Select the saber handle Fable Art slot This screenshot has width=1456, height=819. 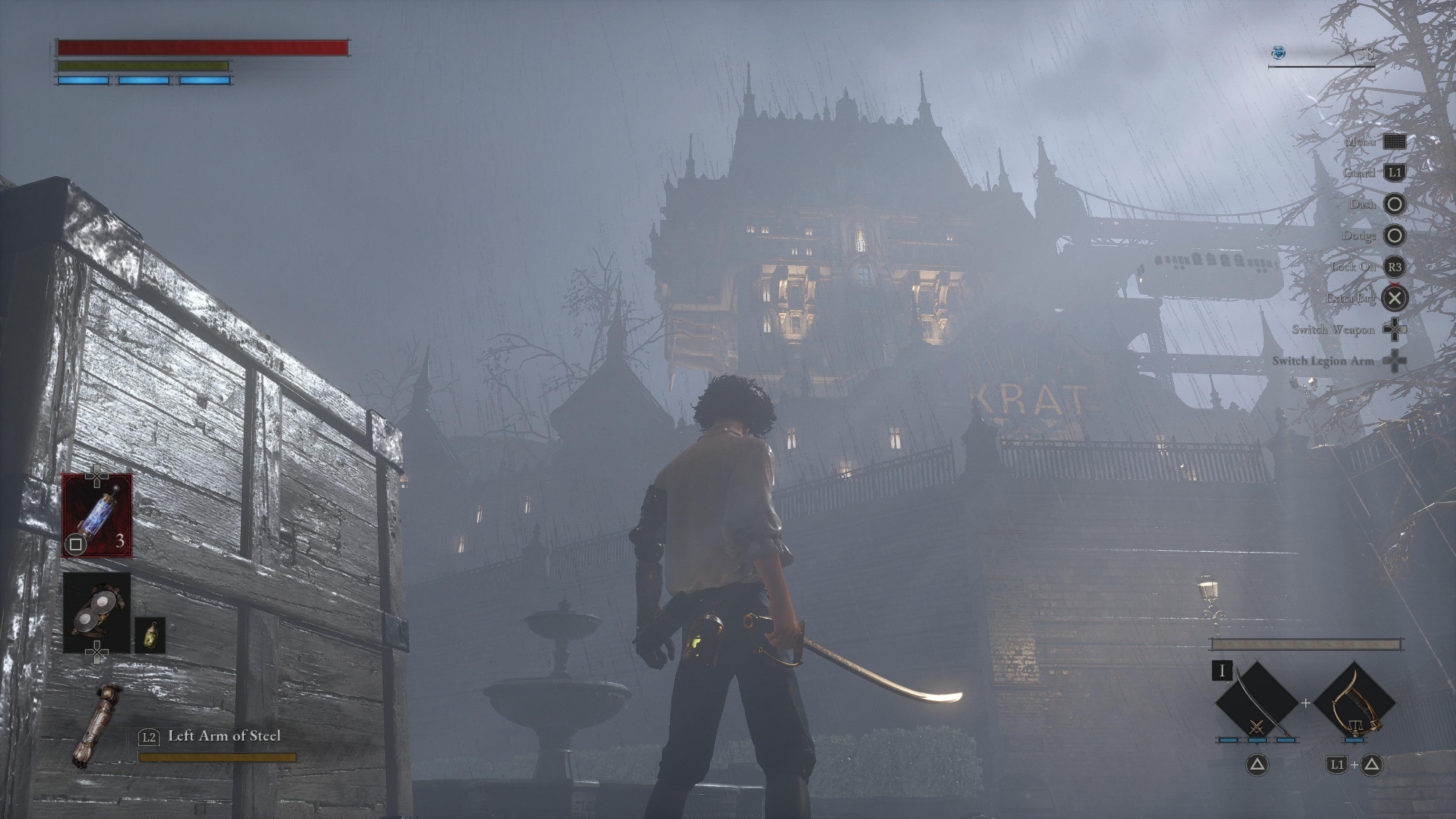(1354, 702)
